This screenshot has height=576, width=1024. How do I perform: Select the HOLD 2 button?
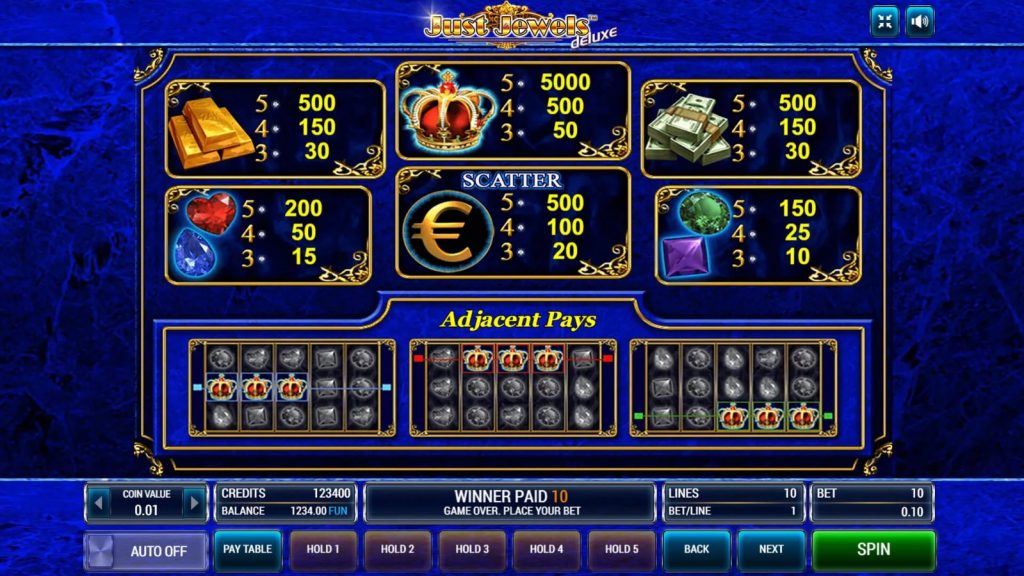[397, 550]
